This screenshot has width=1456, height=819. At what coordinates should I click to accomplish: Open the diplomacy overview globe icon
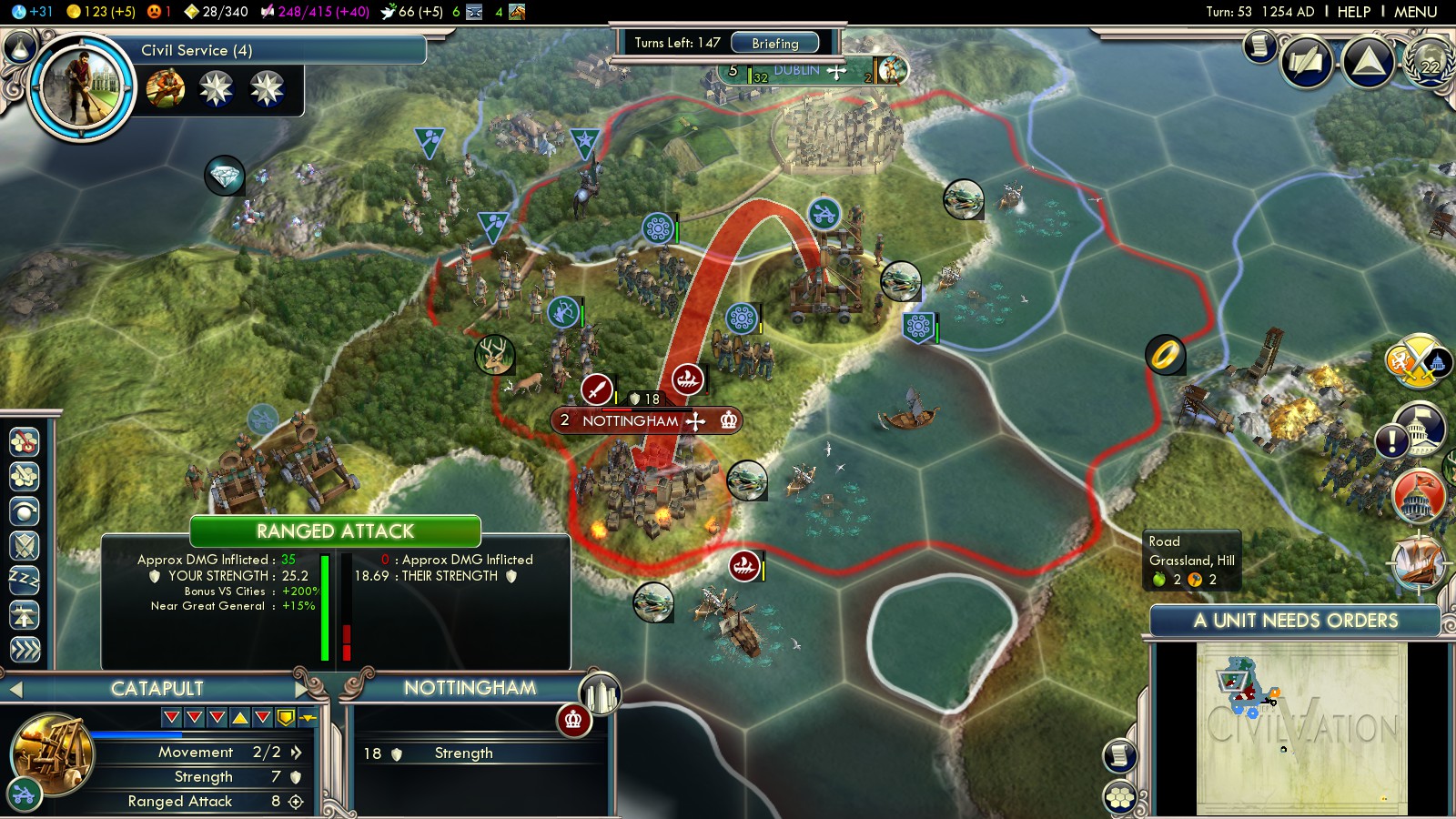tap(1430, 62)
